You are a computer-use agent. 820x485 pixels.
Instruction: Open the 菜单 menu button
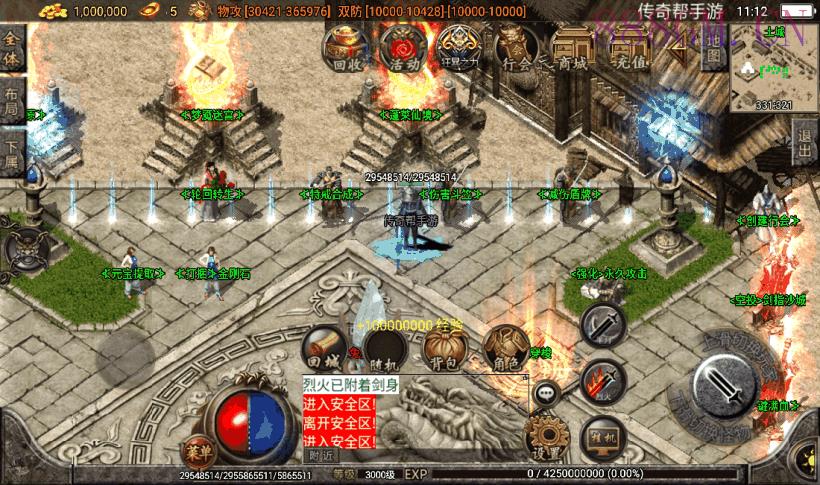pyautogui.click(x=199, y=448)
